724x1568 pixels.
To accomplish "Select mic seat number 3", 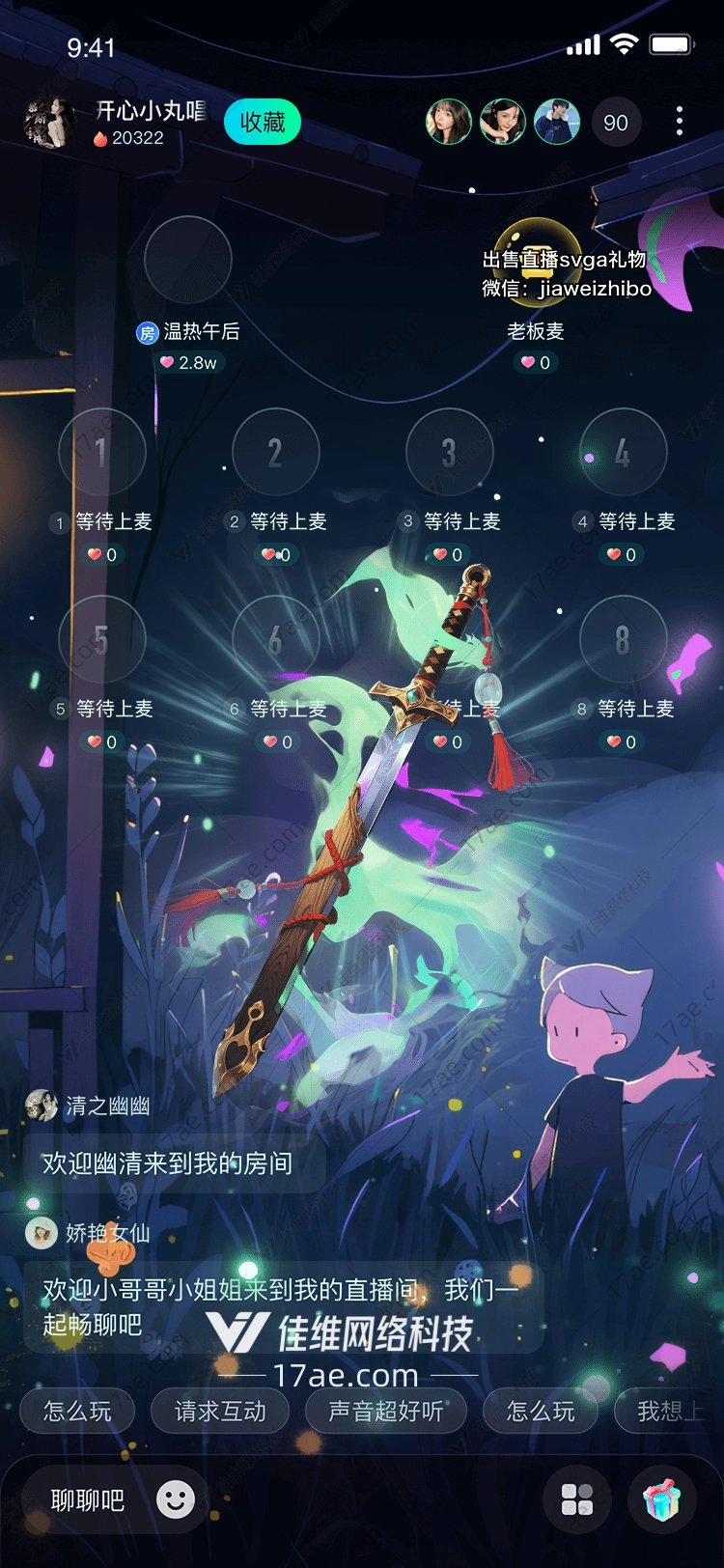I will pyautogui.click(x=449, y=452).
